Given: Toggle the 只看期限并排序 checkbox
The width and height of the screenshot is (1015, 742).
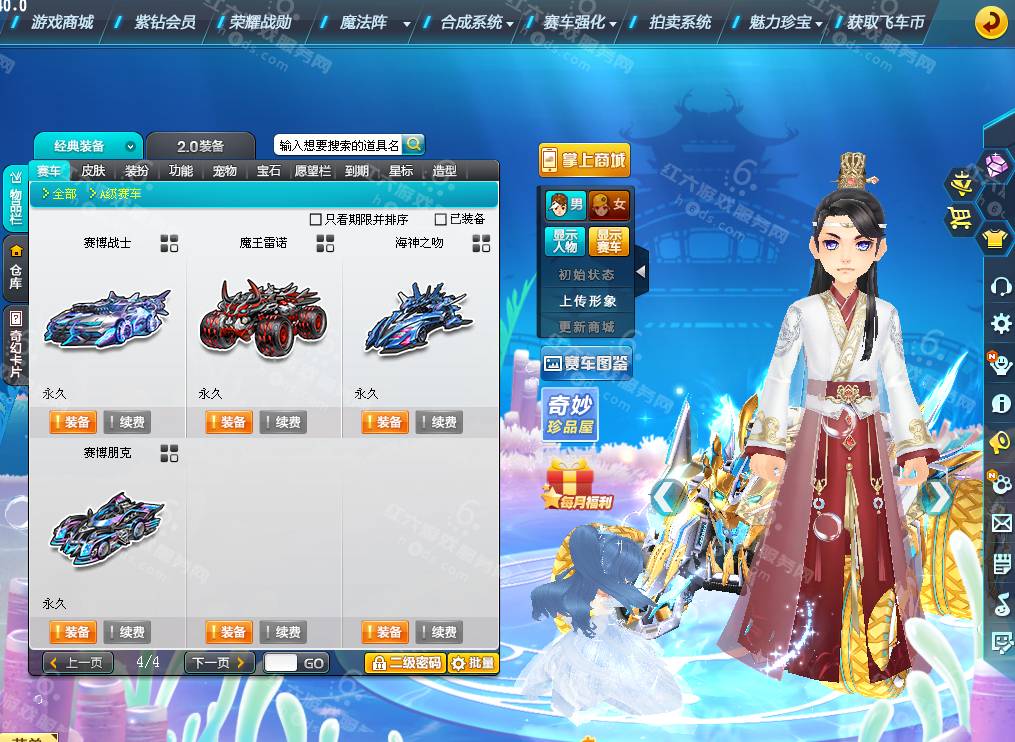Looking at the screenshot, I should [316, 219].
